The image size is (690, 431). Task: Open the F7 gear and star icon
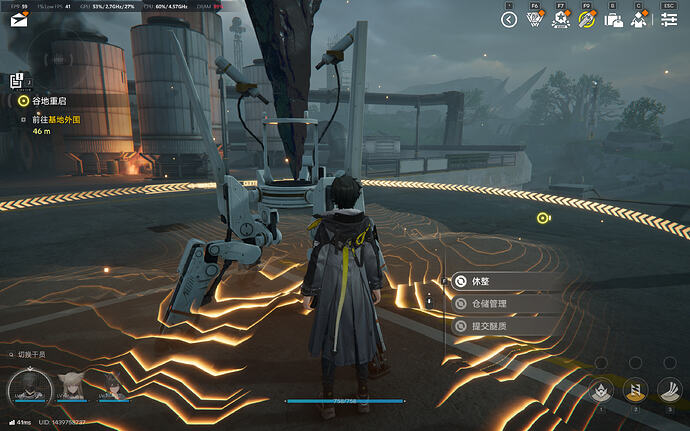pos(561,19)
